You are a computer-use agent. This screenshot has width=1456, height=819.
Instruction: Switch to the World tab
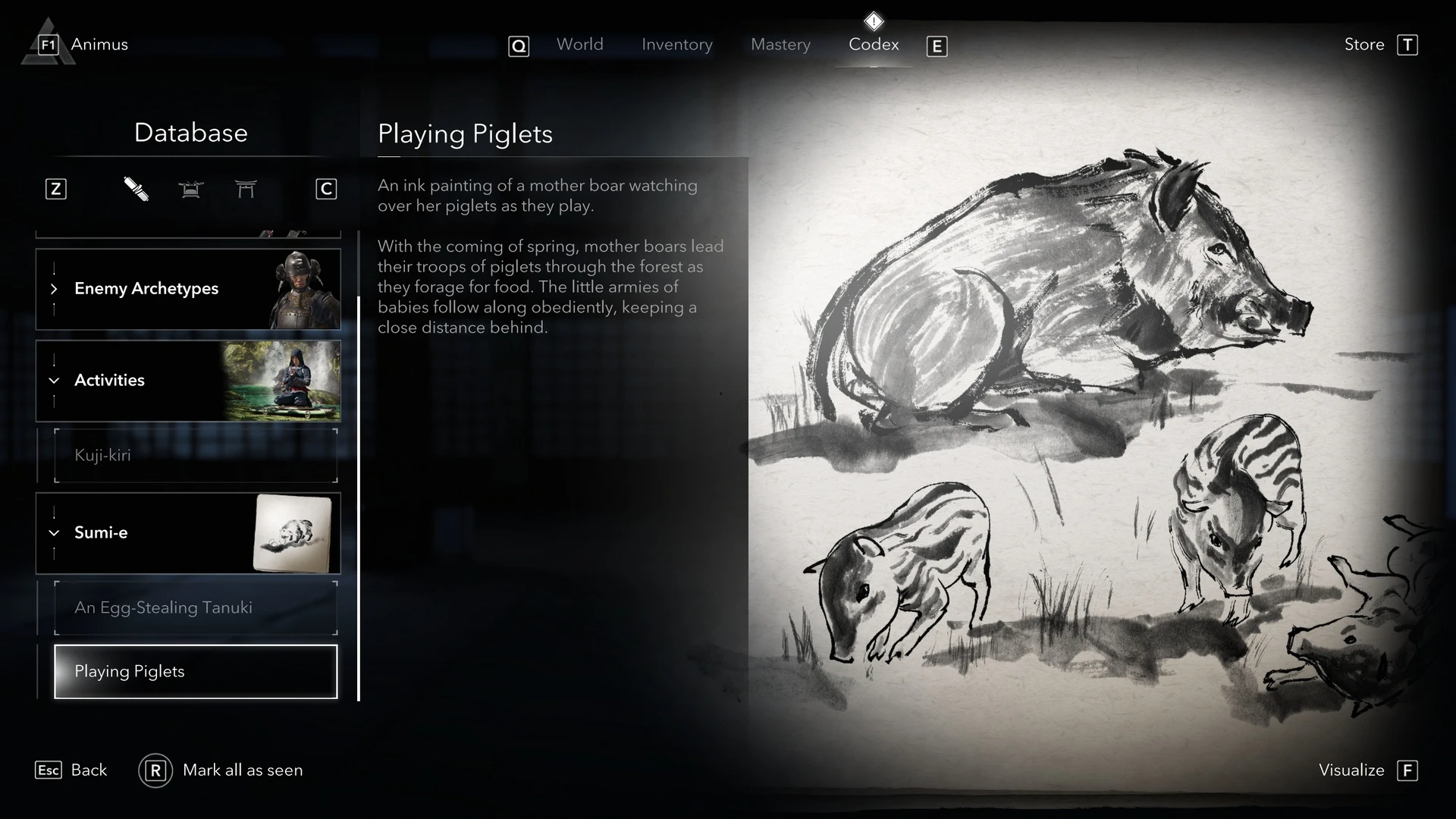point(579,45)
